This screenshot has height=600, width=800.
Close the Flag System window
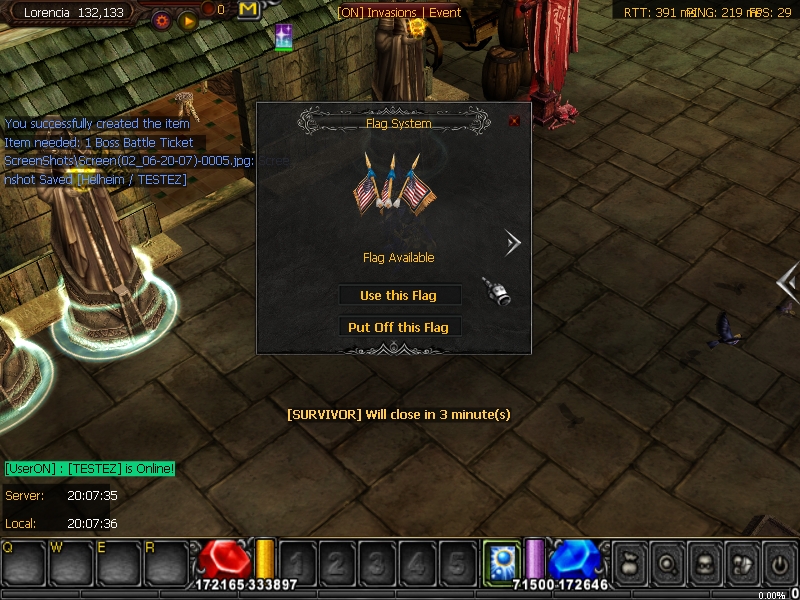[514, 121]
